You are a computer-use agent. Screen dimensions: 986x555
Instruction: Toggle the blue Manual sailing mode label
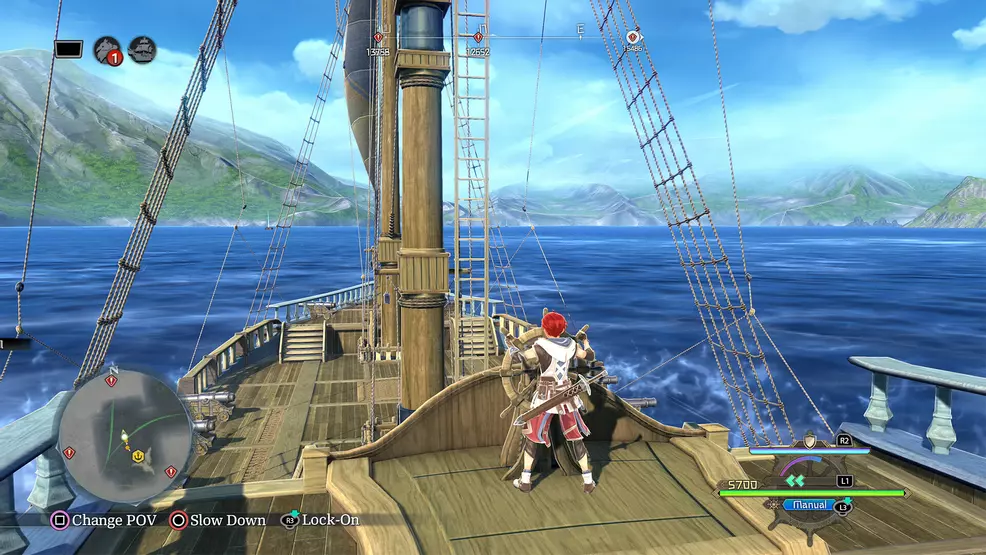pos(809,505)
